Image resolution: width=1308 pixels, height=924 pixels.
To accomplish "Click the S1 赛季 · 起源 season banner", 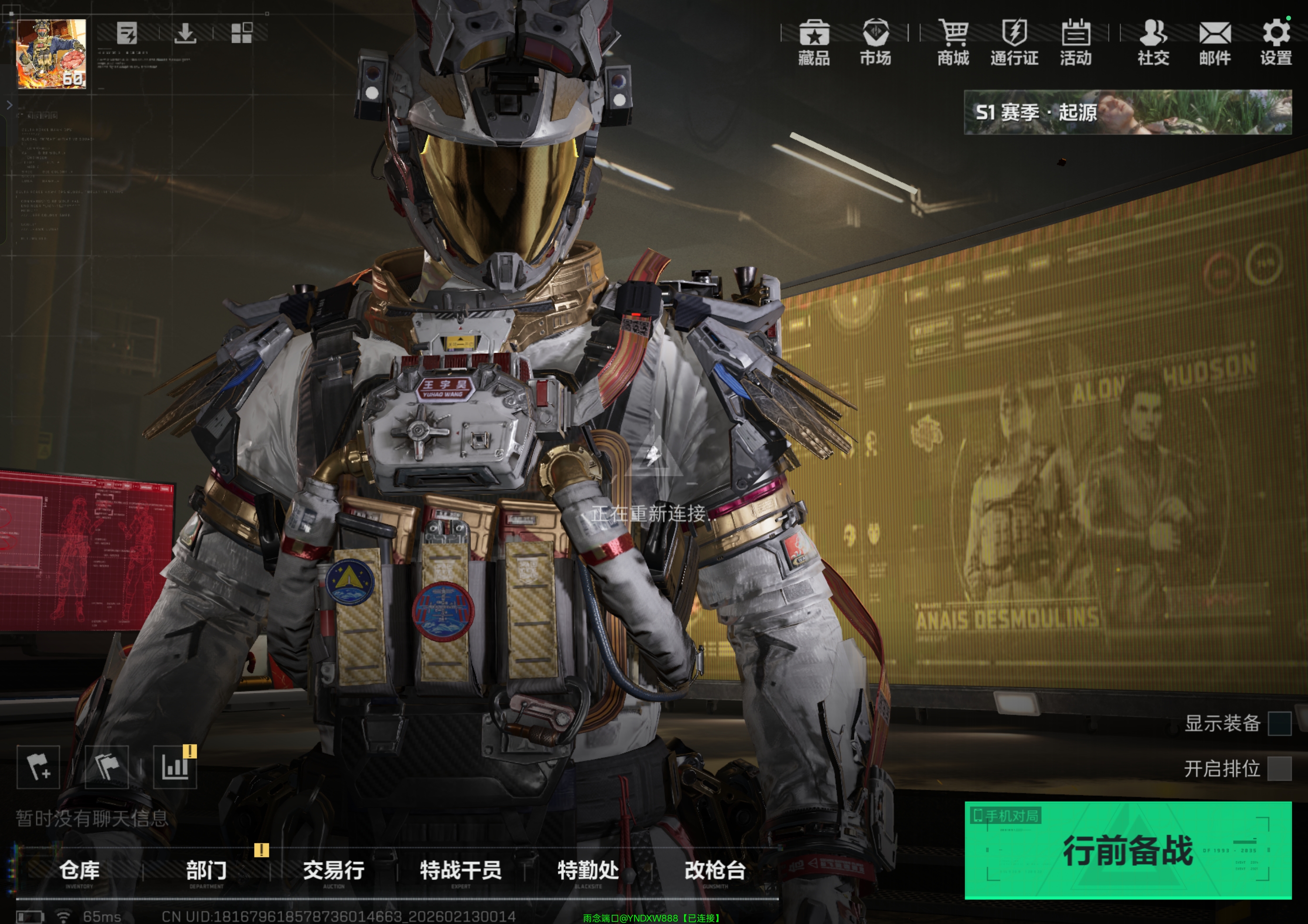I will pyautogui.click(x=1127, y=112).
